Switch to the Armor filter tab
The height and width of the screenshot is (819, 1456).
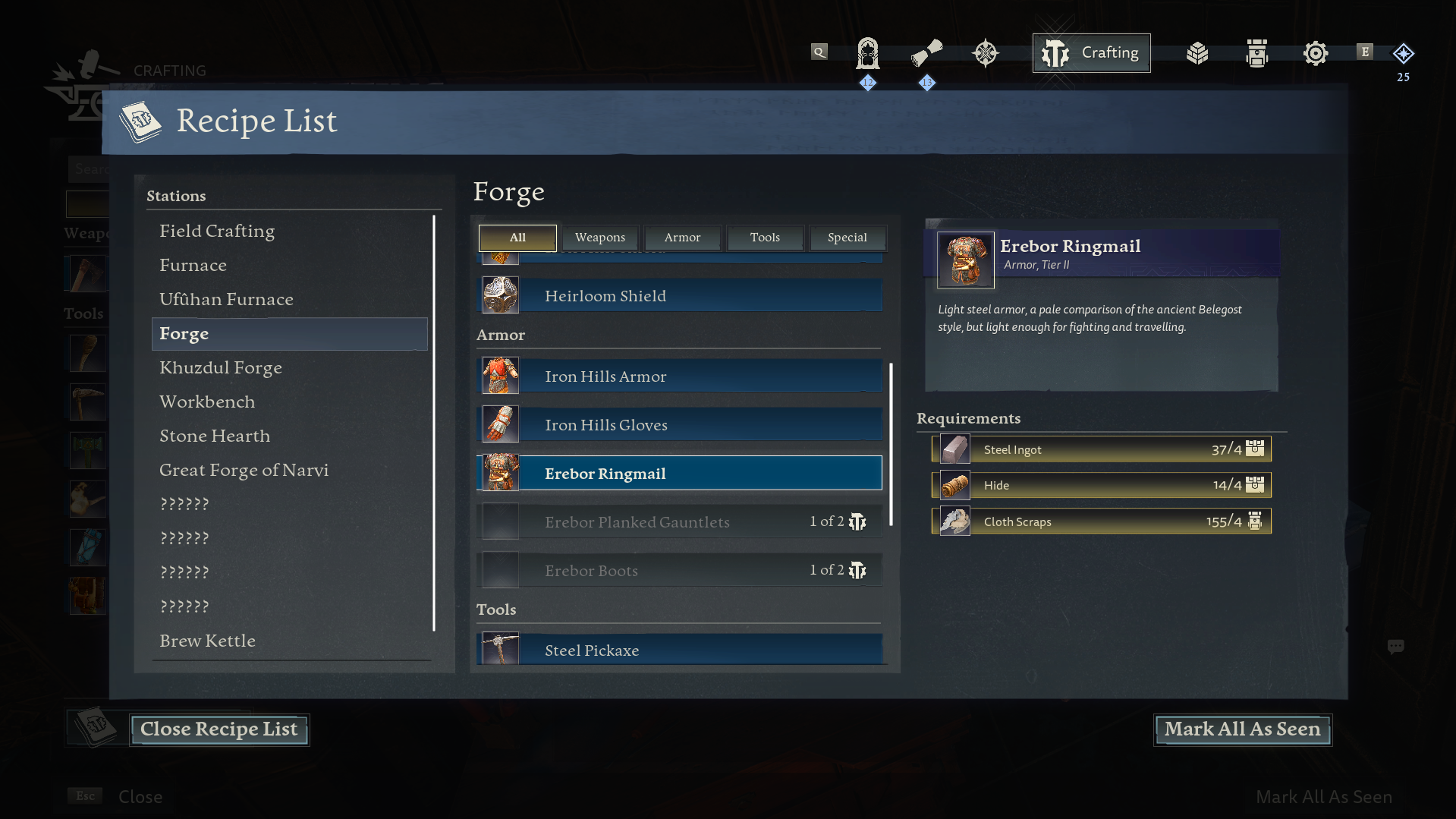[681, 238]
